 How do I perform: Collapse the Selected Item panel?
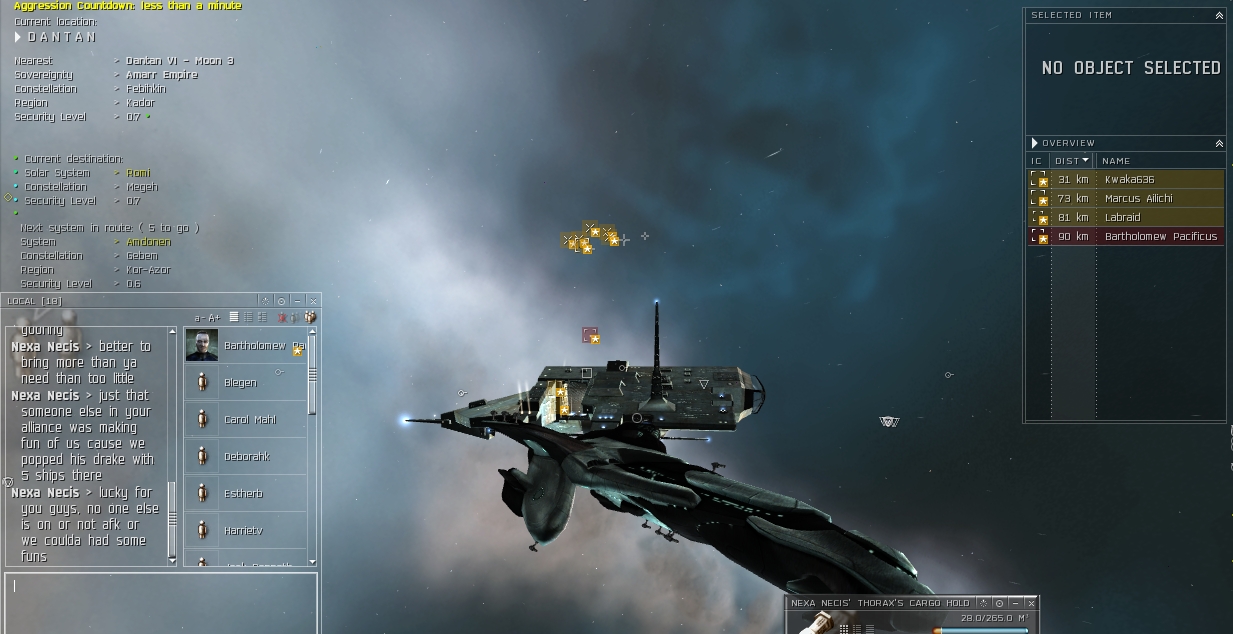[x=1219, y=16]
